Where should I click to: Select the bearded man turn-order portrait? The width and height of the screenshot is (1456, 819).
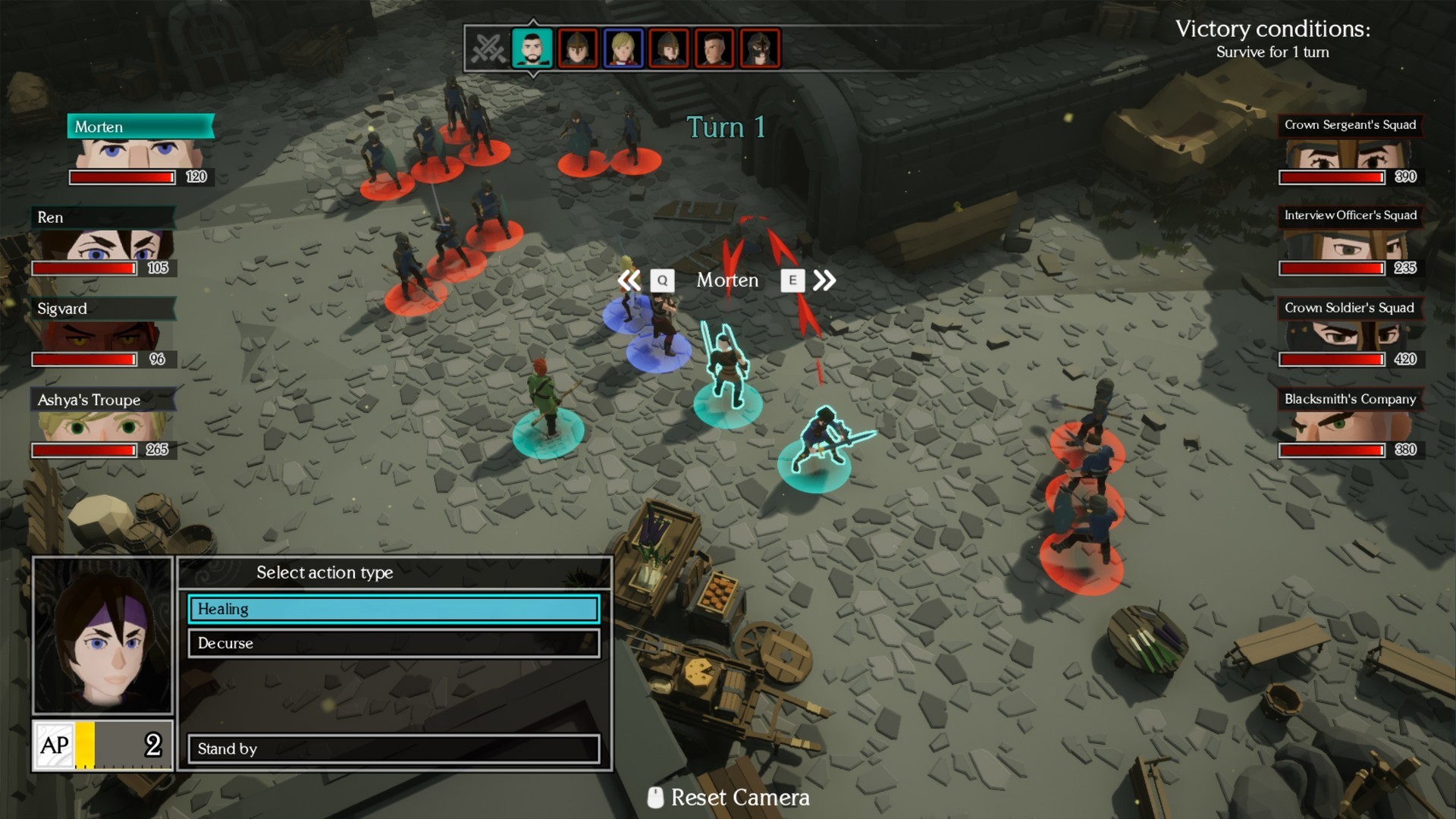532,49
